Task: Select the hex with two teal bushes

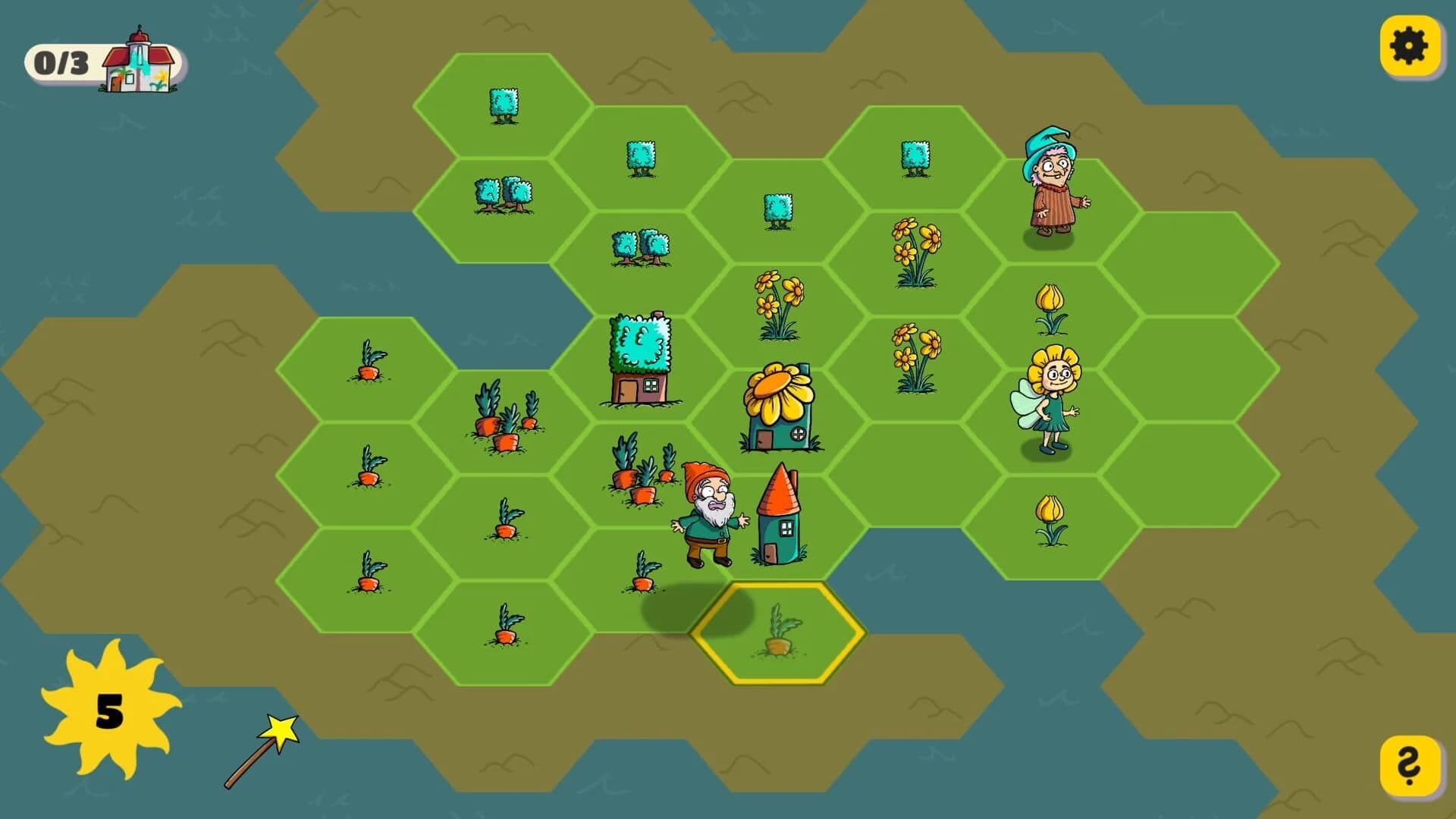Action: (x=502, y=193)
